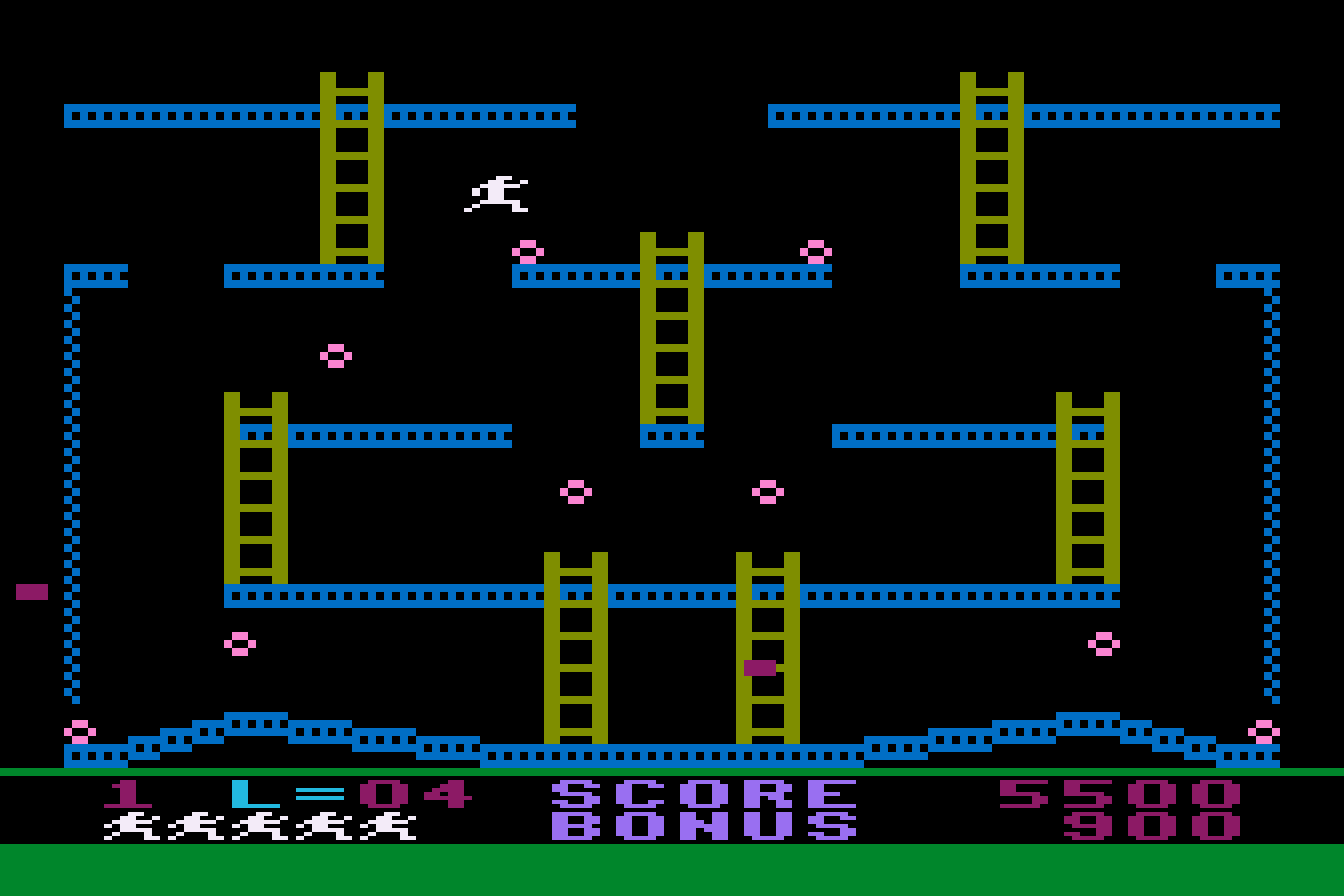Toggle the maroon bullet on the left edge
Screen dimensions: 1344x896
click(x=31, y=590)
